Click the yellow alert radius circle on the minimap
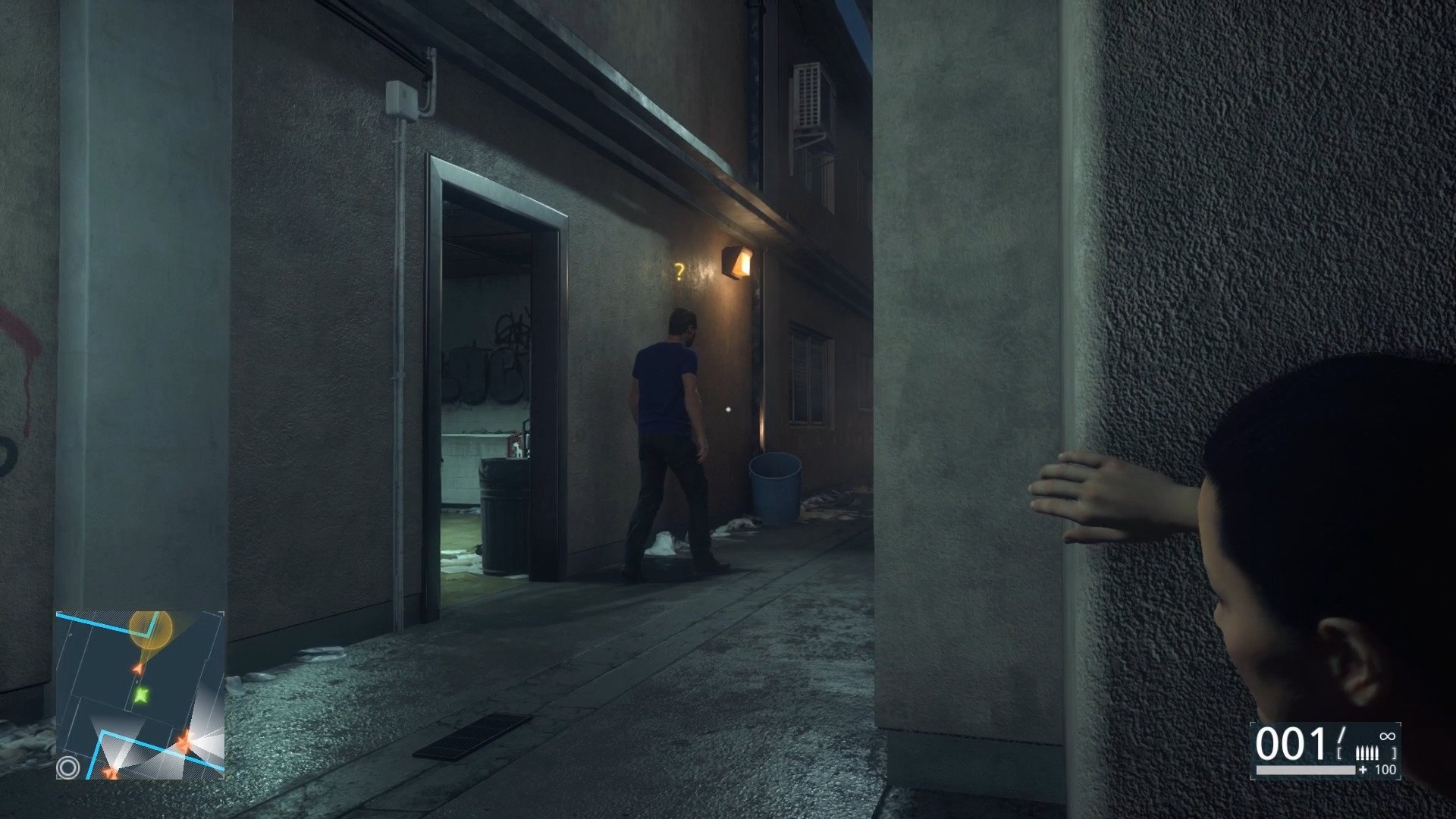Viewport: 1456px width, 819px height. pos(151,629)
